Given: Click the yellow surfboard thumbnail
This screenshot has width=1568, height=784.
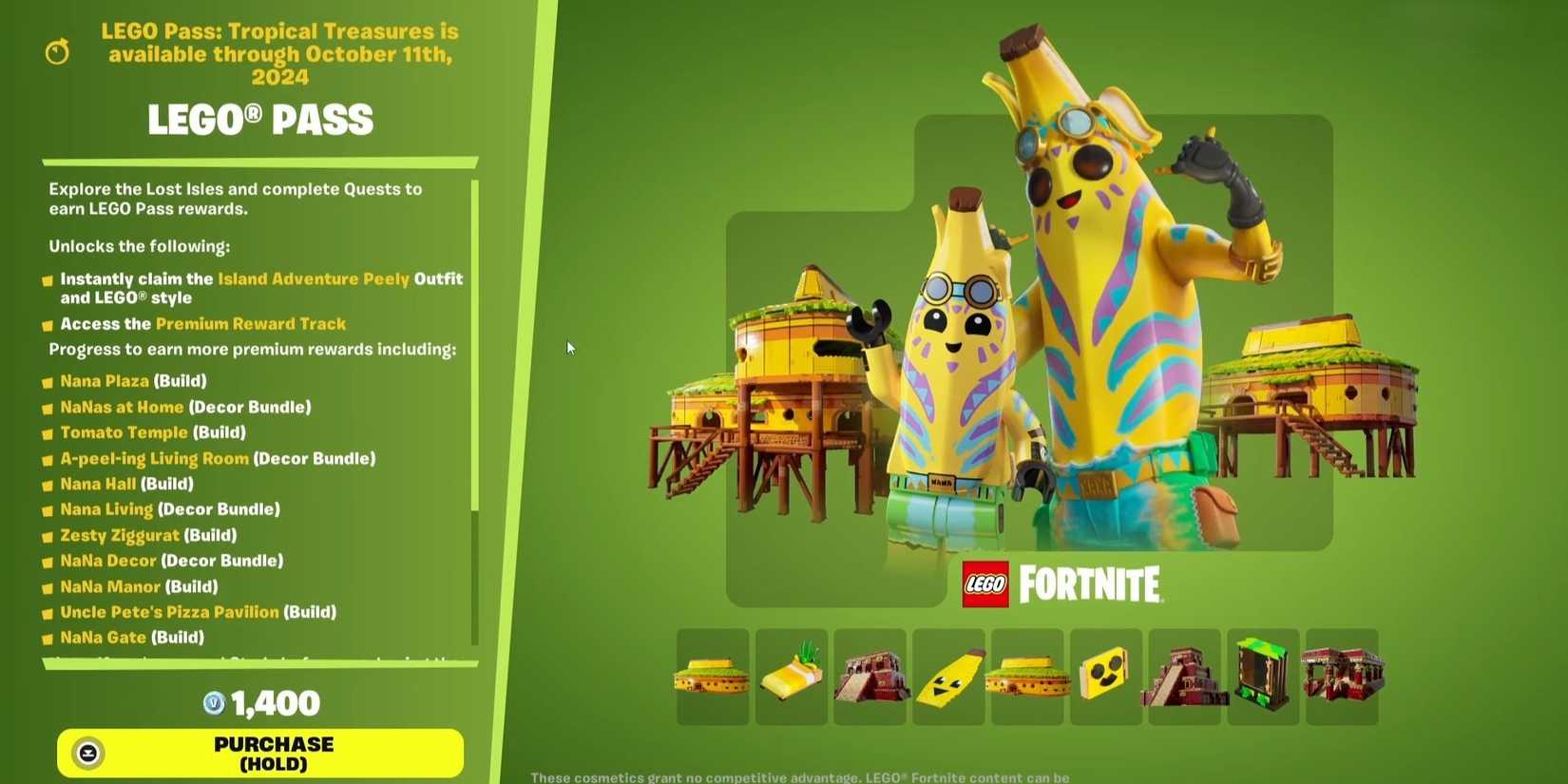Looking at the screenshot, I should 949,677.
